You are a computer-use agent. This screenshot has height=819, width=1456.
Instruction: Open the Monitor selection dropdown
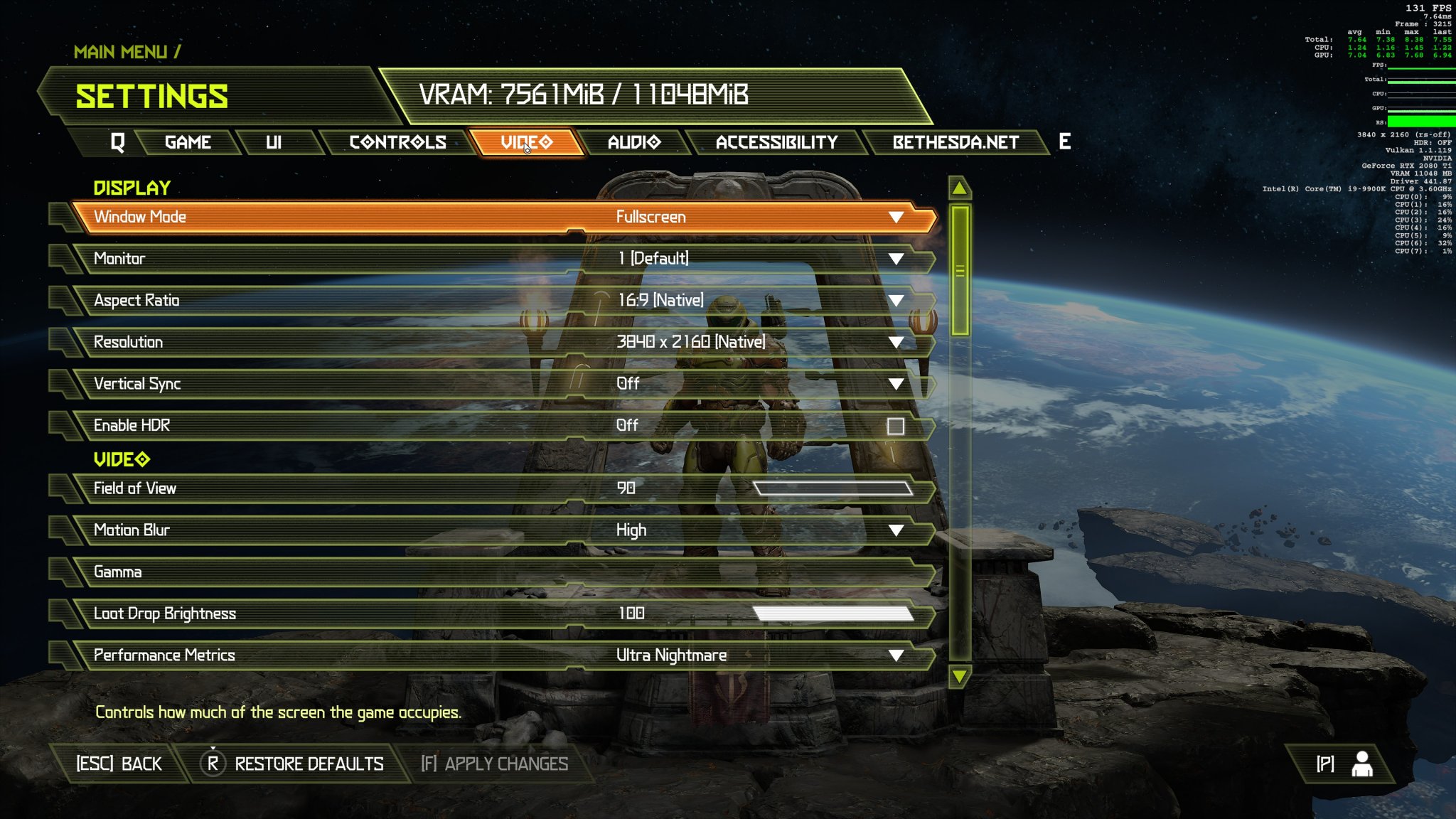(x=897, y=259)
